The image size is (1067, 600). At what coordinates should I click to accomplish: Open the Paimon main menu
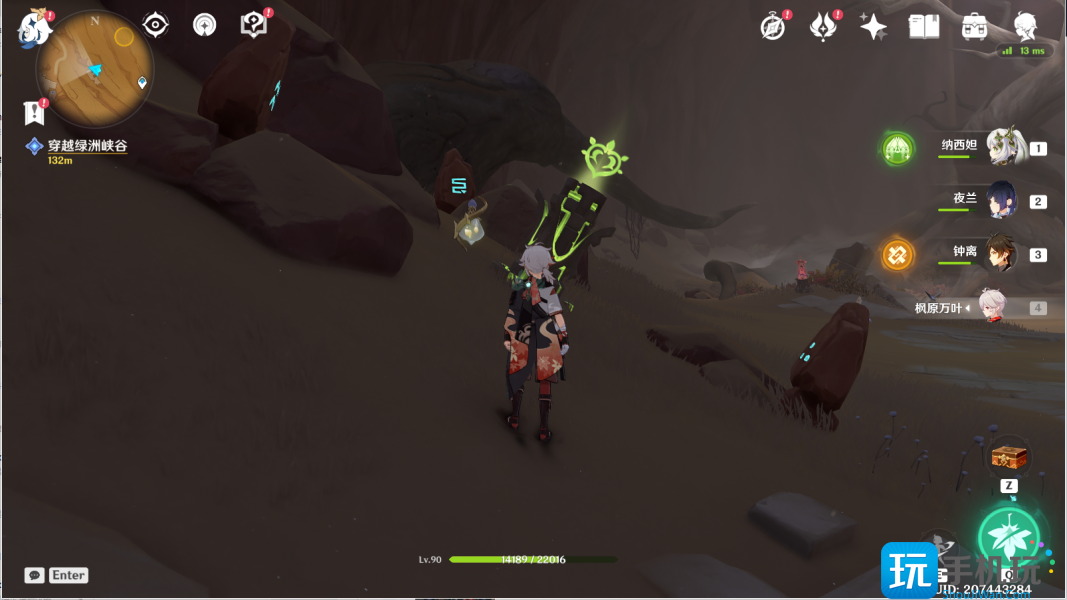coord(35,28)
